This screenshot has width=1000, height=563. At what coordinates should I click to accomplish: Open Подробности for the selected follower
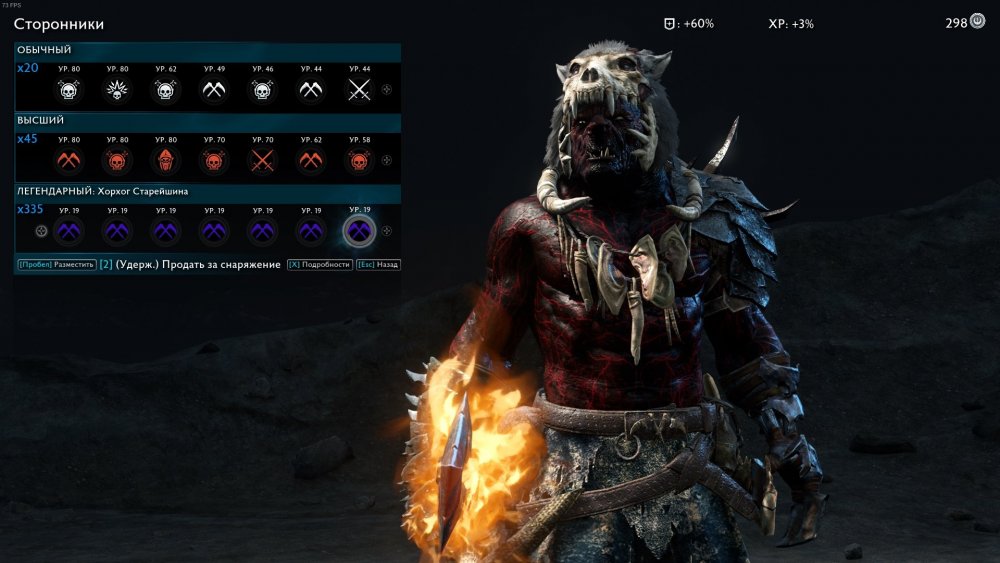coord(319,265)
